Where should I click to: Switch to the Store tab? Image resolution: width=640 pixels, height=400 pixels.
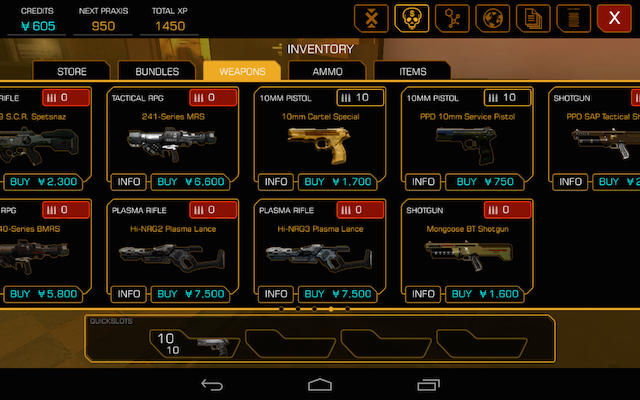tap(73, 71)
